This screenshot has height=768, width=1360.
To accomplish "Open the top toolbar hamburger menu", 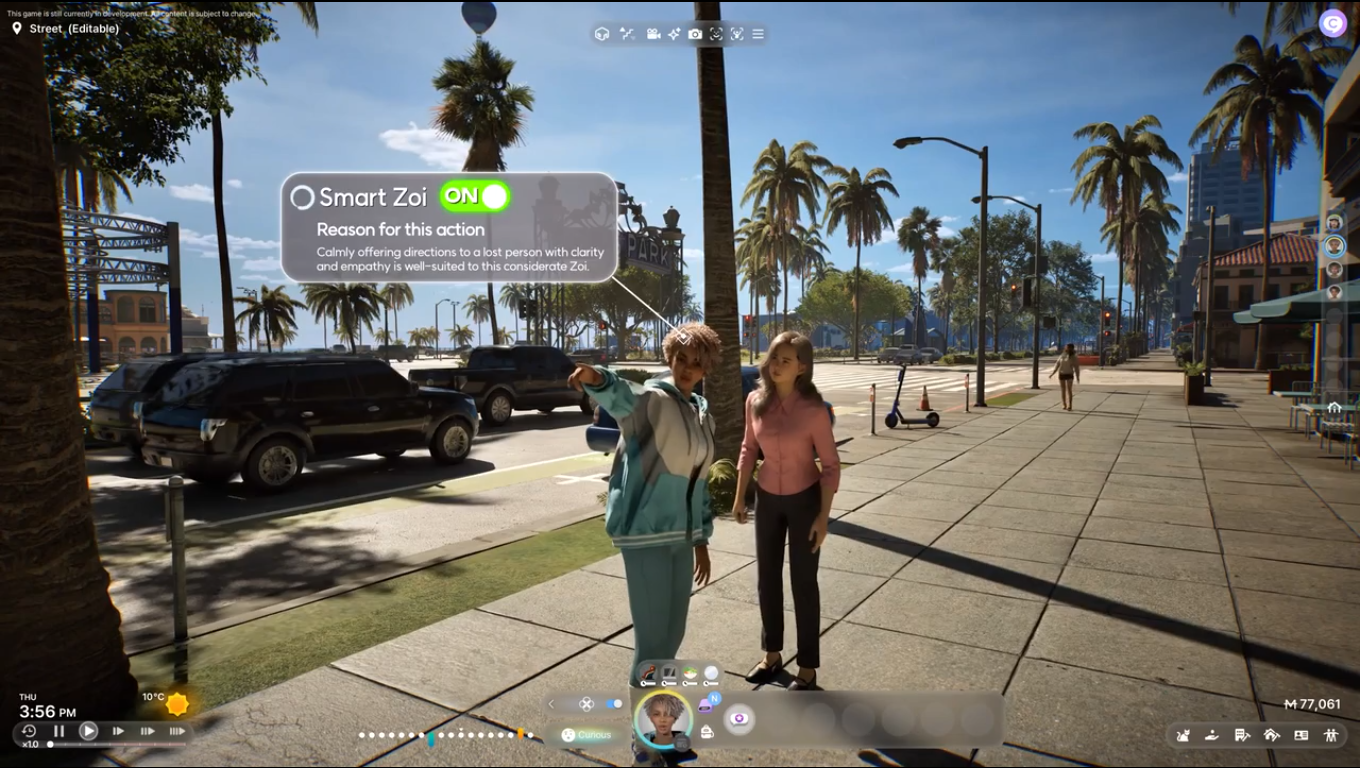I will (758, 34).
